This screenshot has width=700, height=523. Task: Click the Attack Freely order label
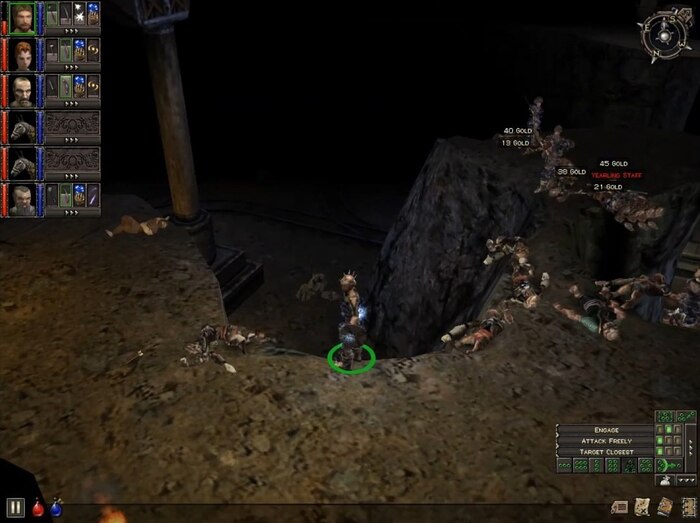pos(606,441)
